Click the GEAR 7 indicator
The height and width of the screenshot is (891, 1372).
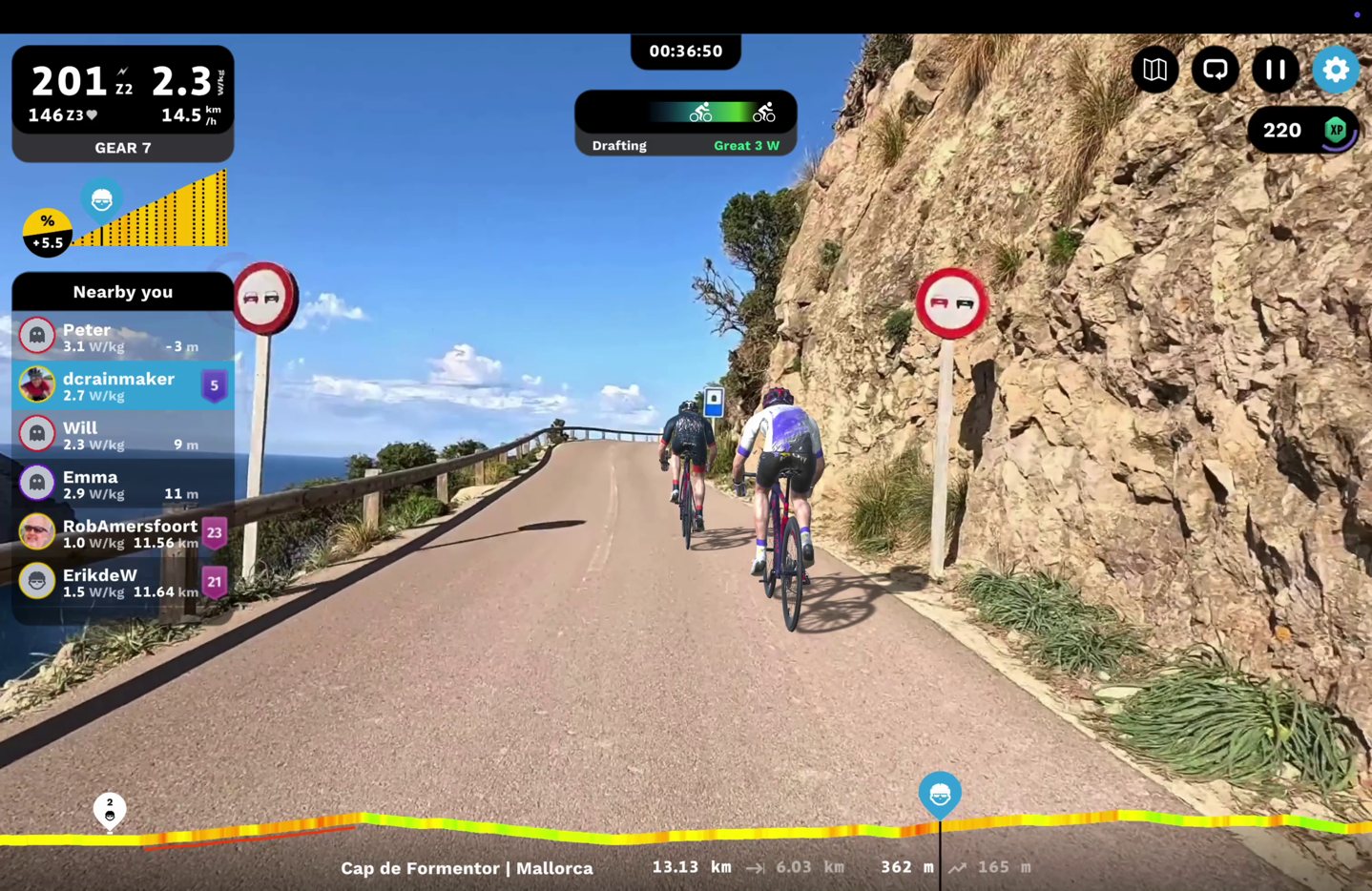pyautogui.click(x=122, y=148)
